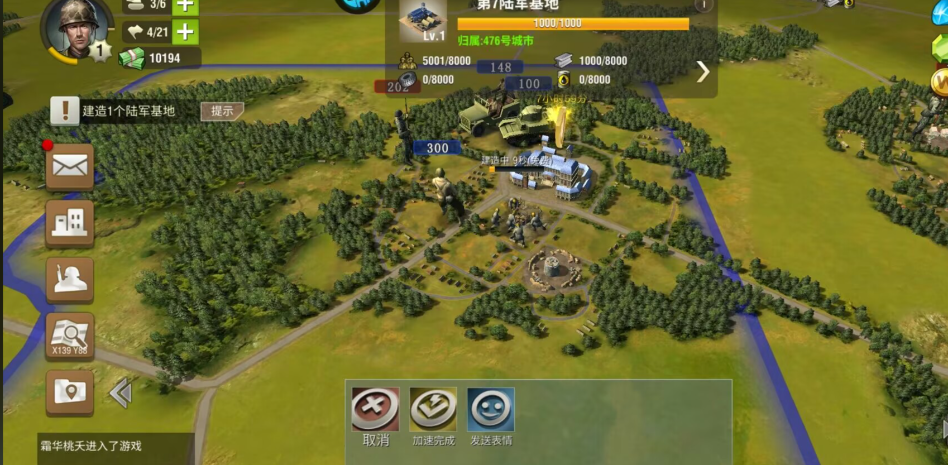The image size is (948, 465).
Task: Select the army base Lv.1 thumbnail
Action: coord(422,20)
